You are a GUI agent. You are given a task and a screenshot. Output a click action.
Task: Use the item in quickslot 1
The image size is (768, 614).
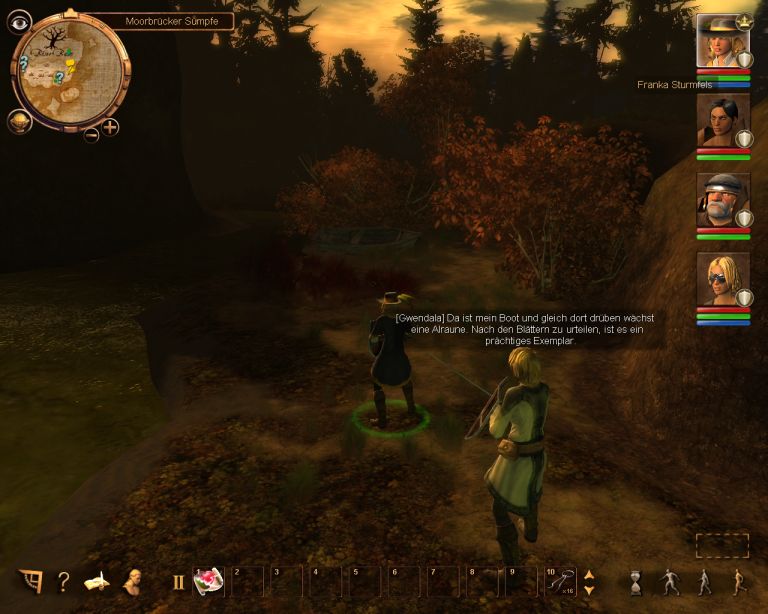(208, 581)
